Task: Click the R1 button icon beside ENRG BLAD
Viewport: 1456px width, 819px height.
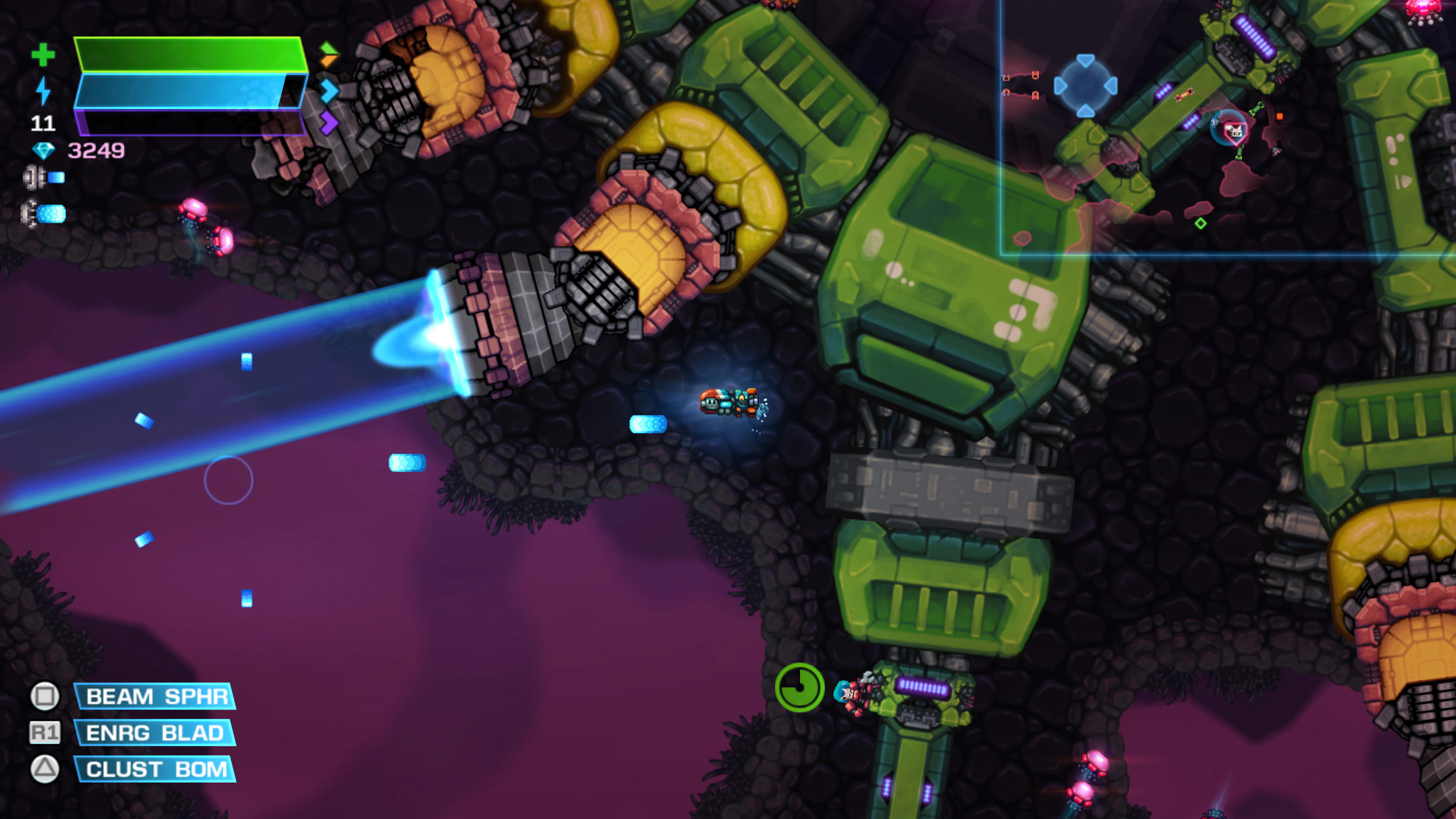Action: (x=45, y=733)
